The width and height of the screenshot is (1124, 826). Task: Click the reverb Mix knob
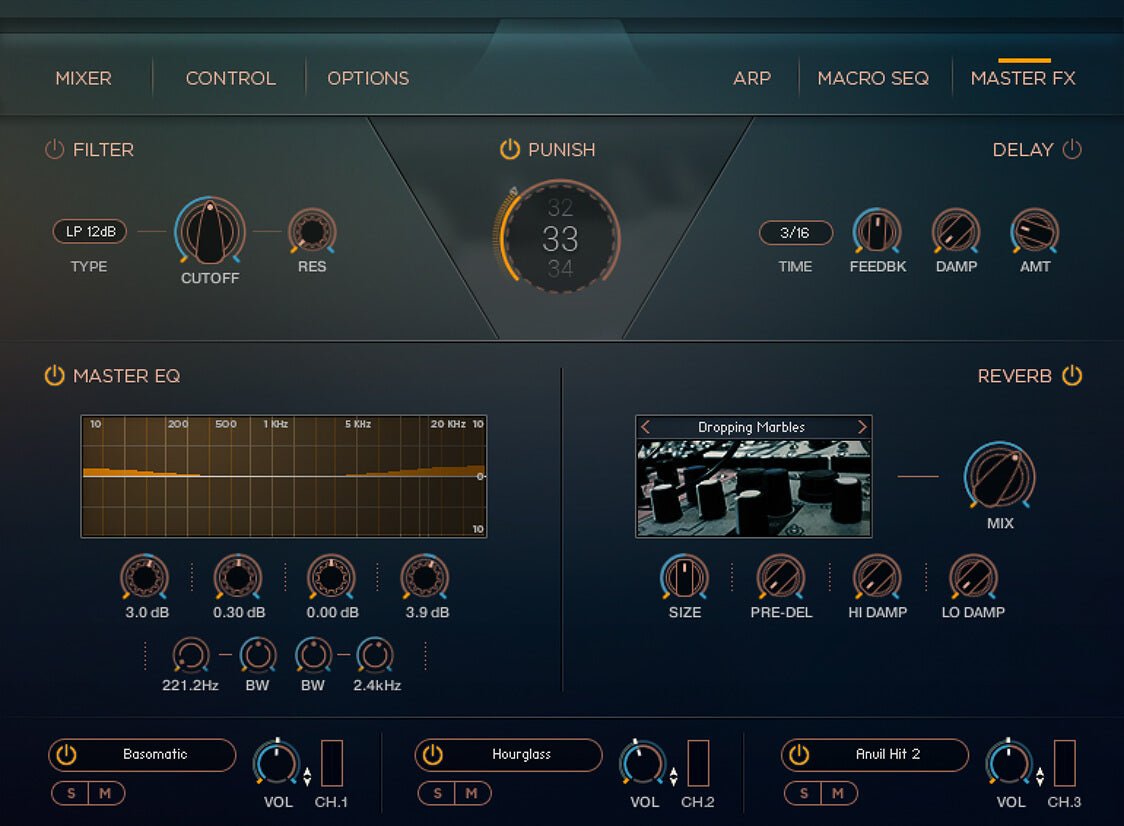tap(999, 476)
